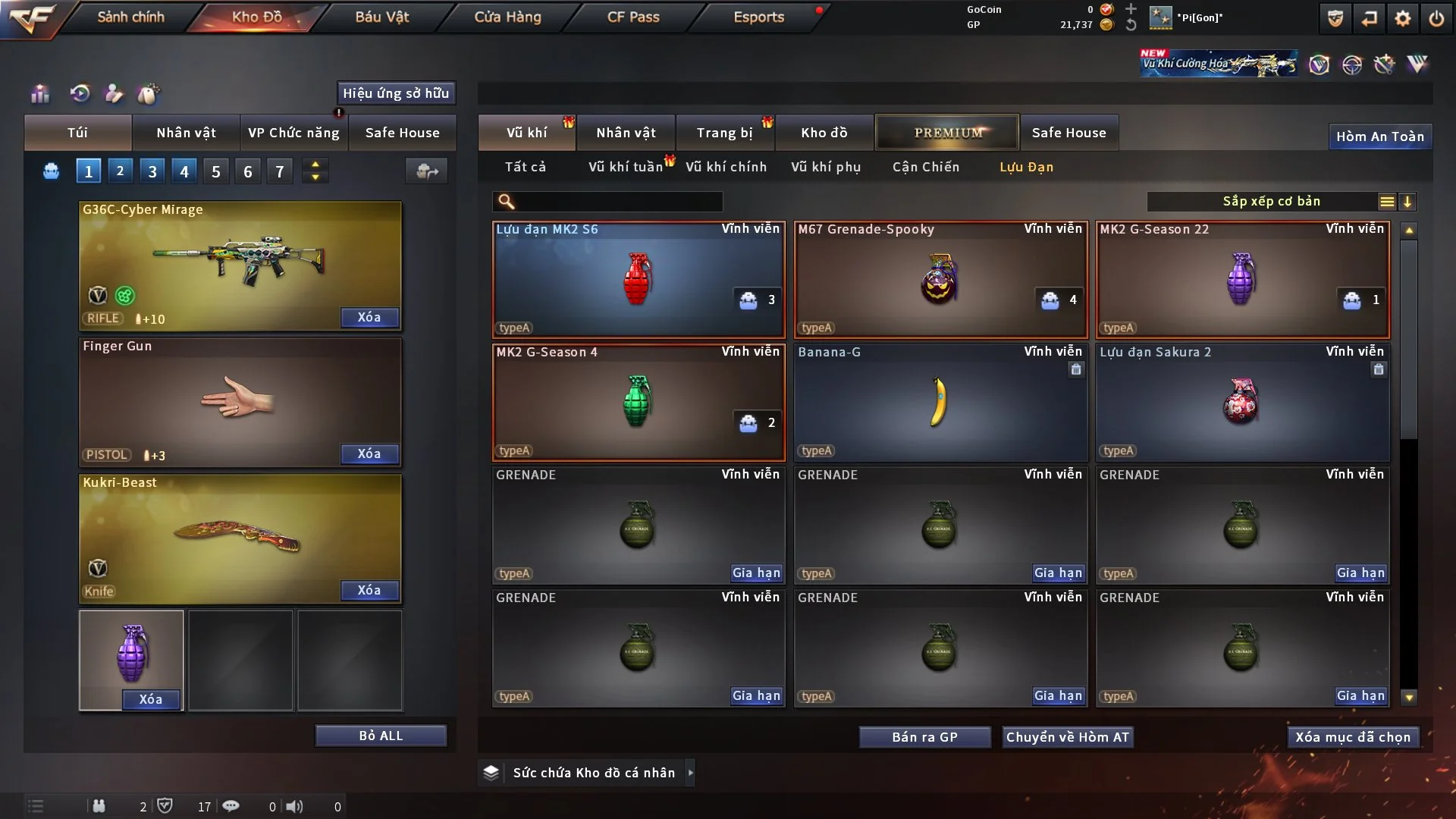Open the Hòm An Toàn safe box
This screenshot has width=1456, height=819.
point(1379,136)
